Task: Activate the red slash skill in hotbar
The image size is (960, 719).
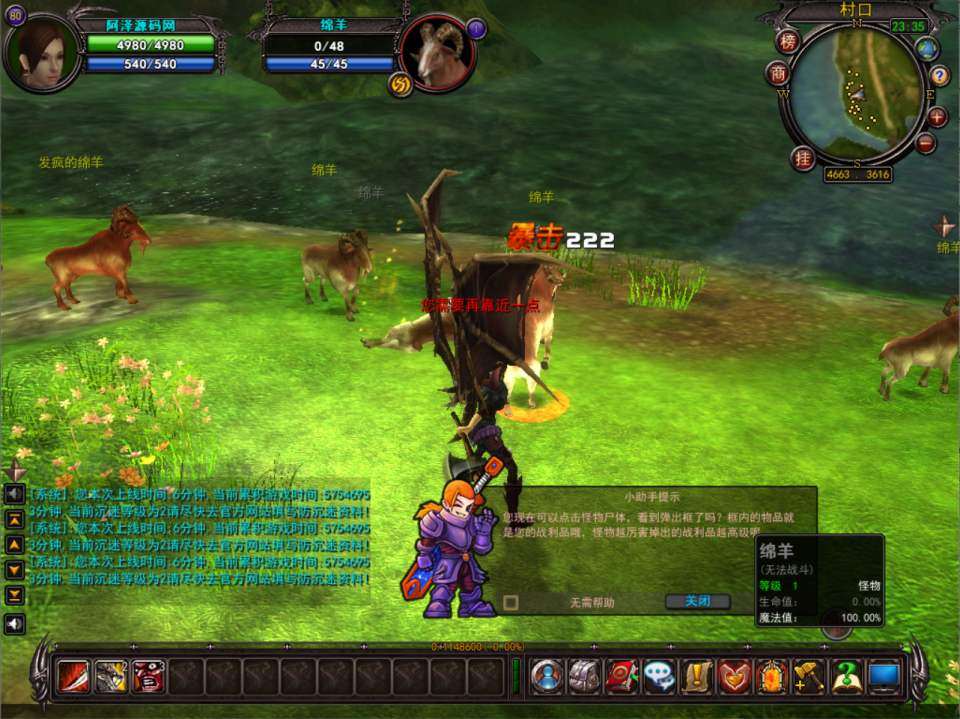Action: click(73, 677)
